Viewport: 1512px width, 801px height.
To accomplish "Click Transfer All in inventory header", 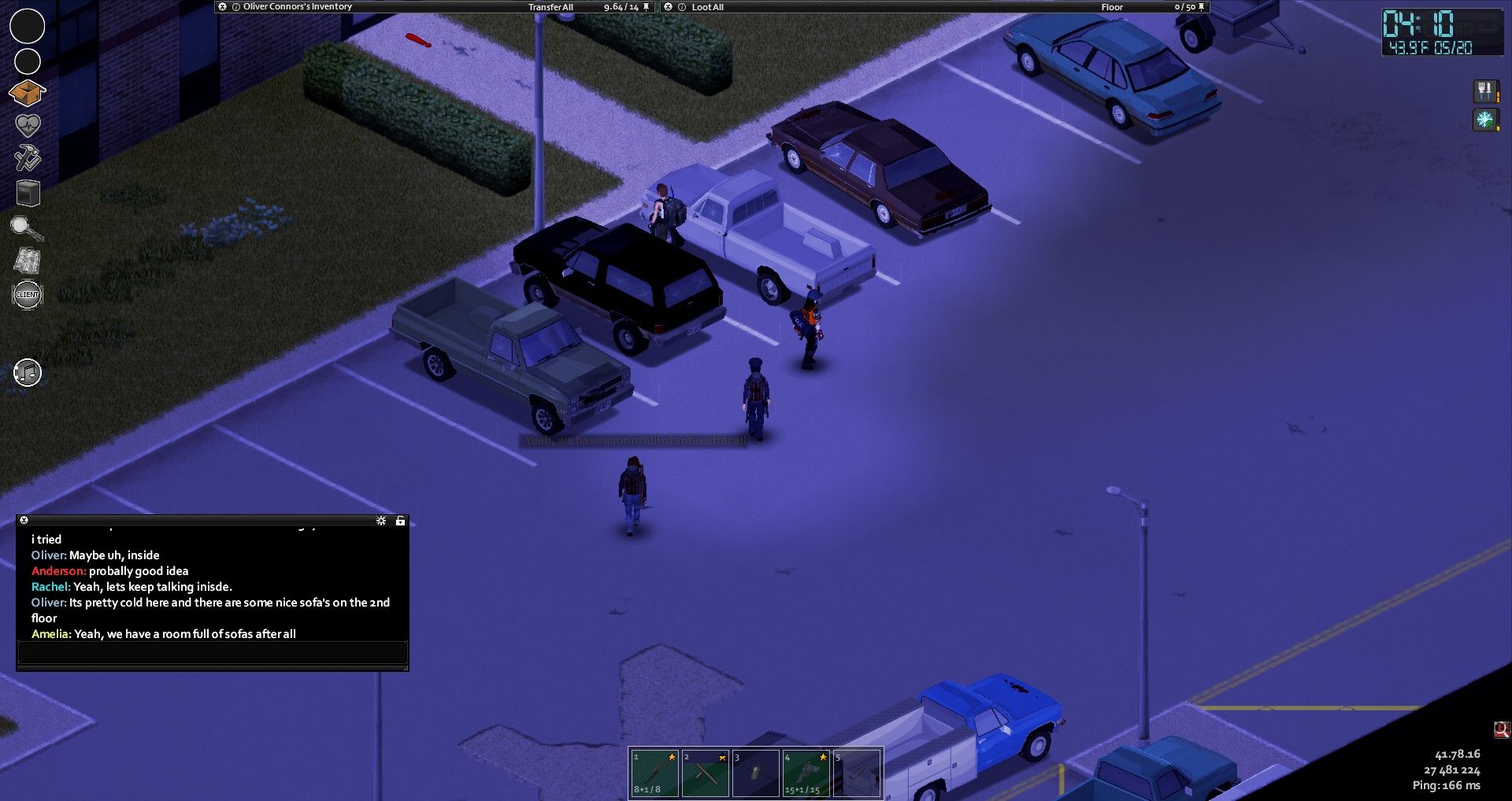I will click(x=550, y=7).
